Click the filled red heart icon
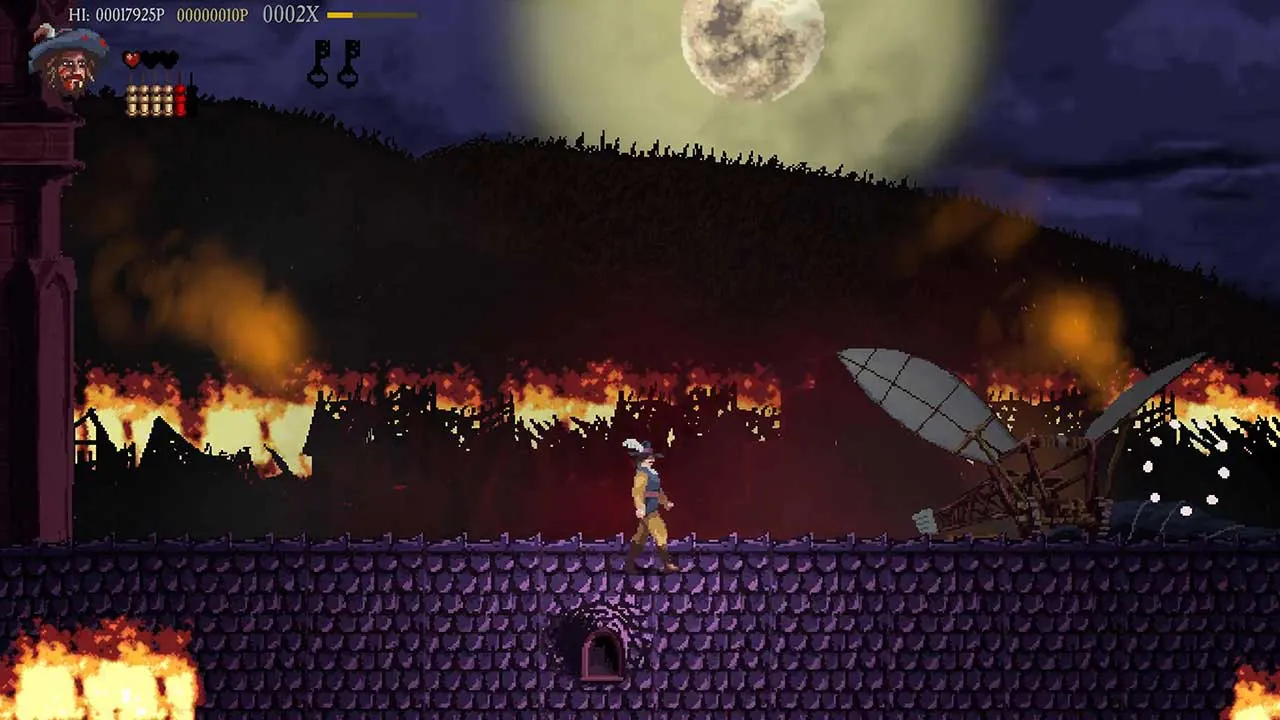The width and height of the screenshot is (1280, 720). (x=131, y=59)
